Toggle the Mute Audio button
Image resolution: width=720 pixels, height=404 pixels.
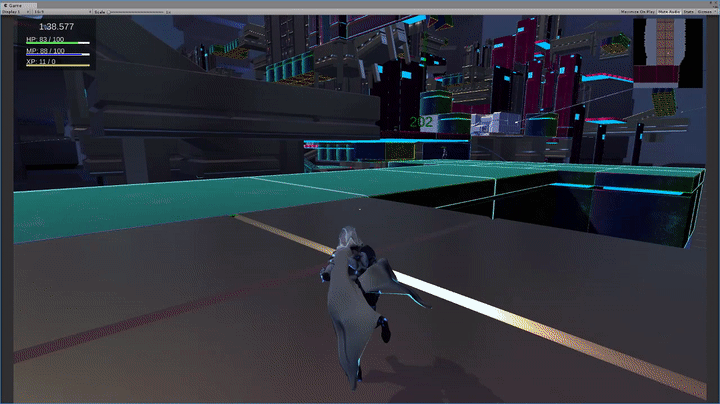[668, 11]
